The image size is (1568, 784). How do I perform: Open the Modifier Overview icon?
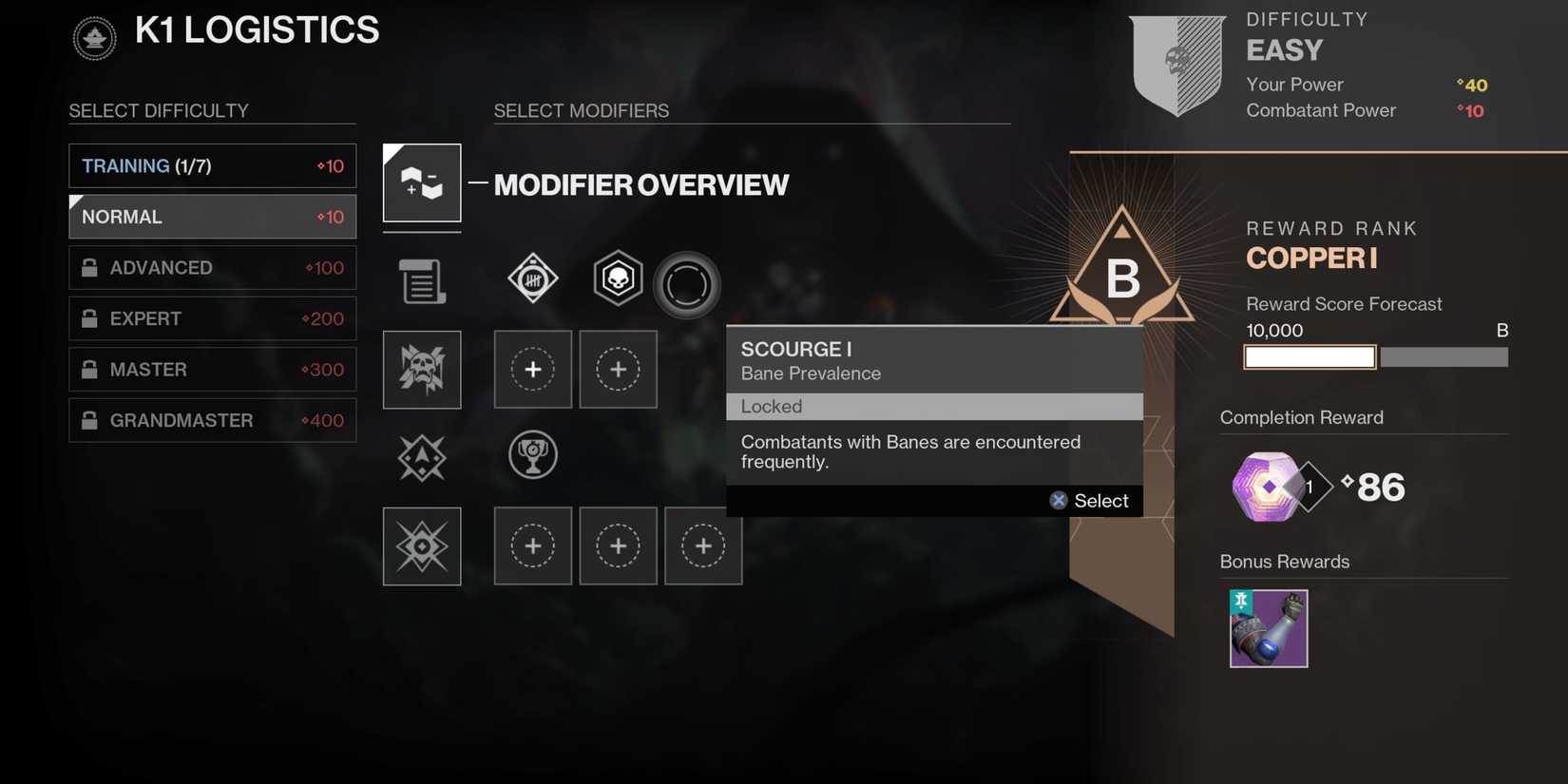click(421, 182)
